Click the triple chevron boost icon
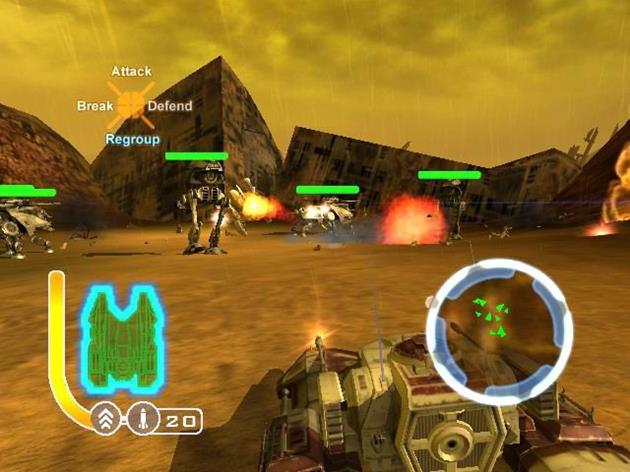The image size is (630, 472). click(x=105, y=420)
